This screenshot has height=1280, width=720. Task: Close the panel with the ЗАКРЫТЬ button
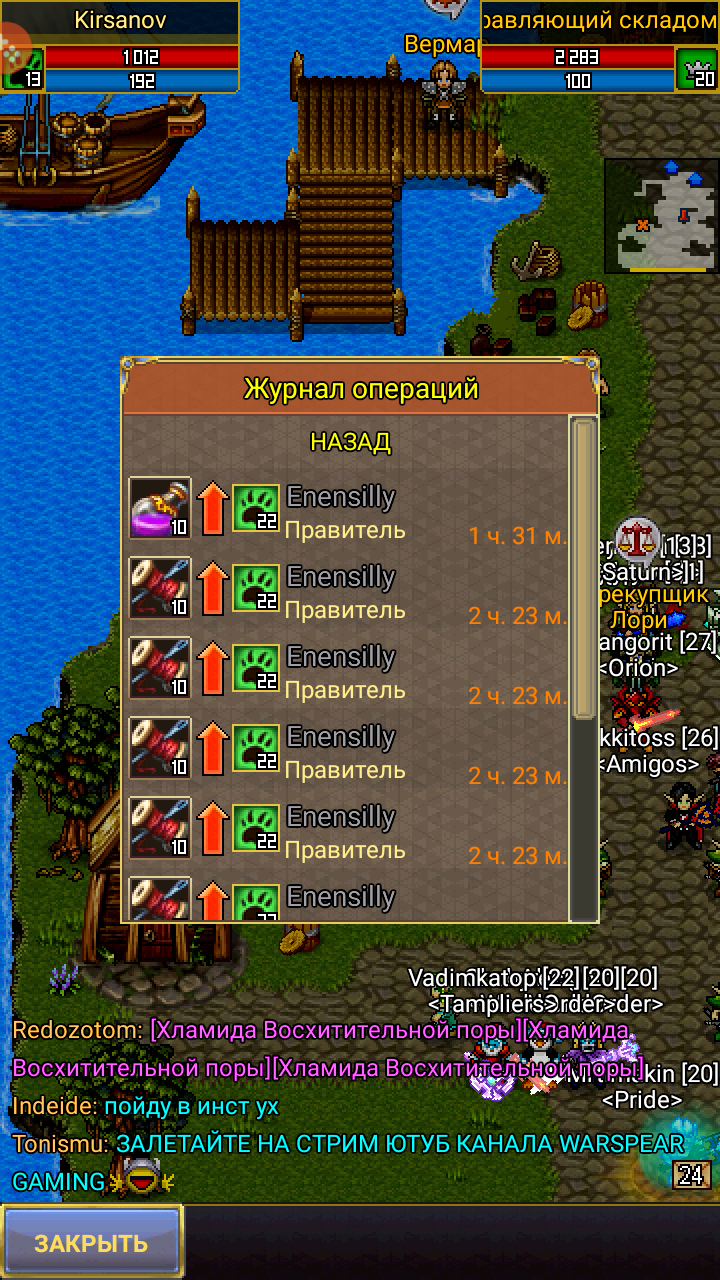click(x=91, y=1242)
